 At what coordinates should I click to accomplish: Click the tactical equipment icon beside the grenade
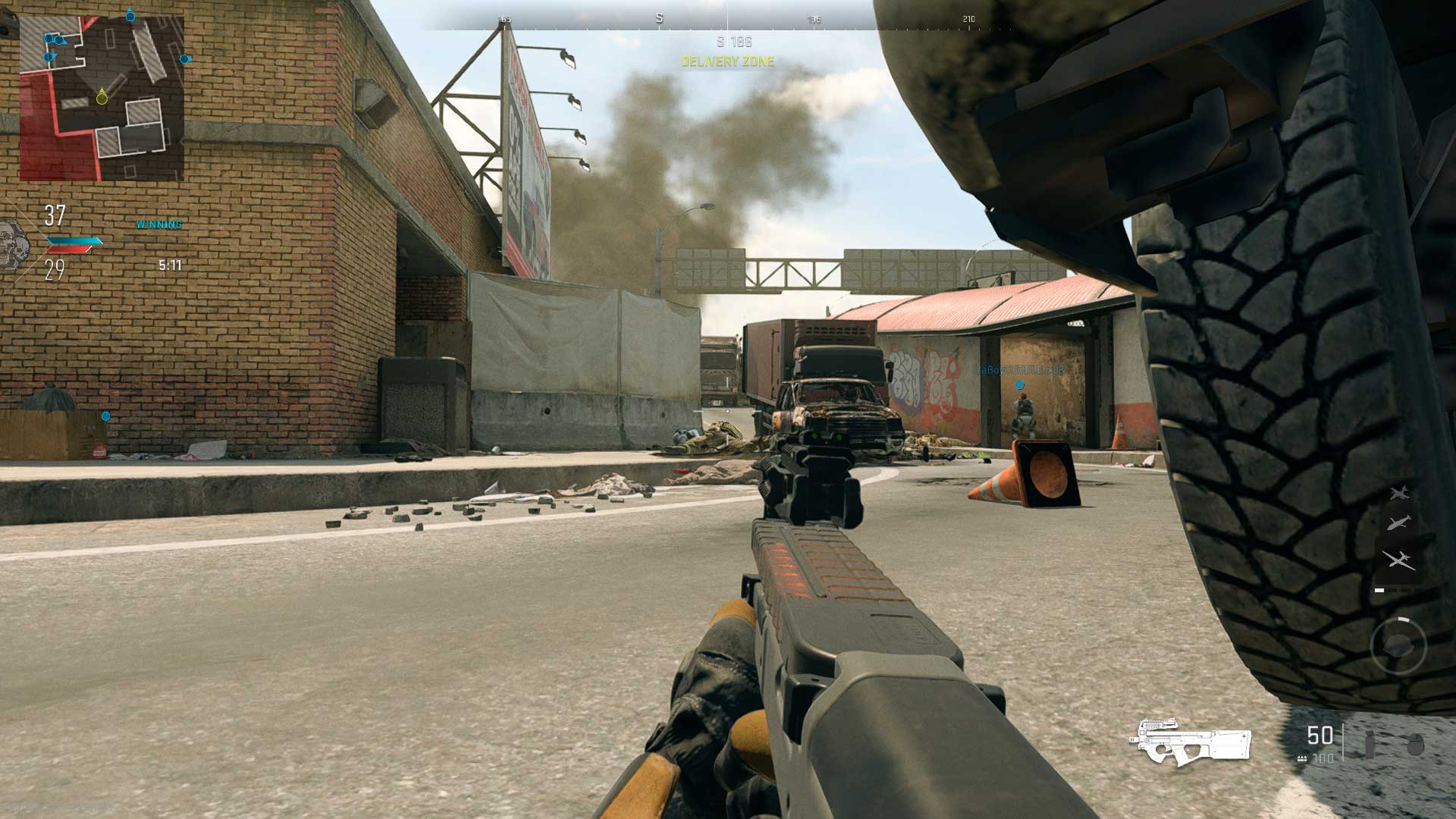pos(1416,743)
